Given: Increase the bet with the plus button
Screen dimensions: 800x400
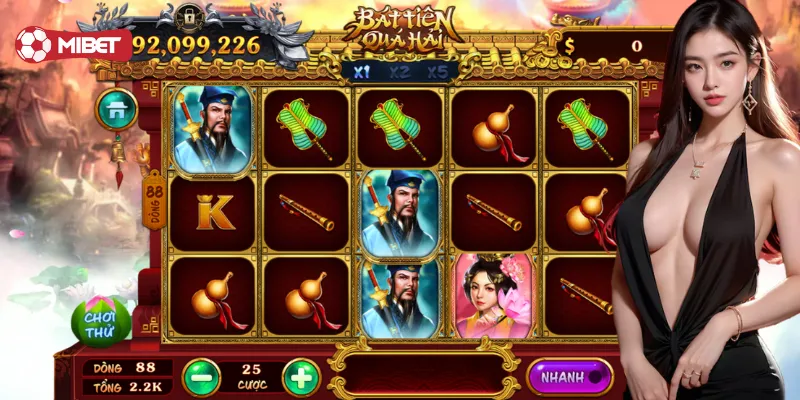Looking at the screenshot, I should pyautogui.click(x=301, y=377).
